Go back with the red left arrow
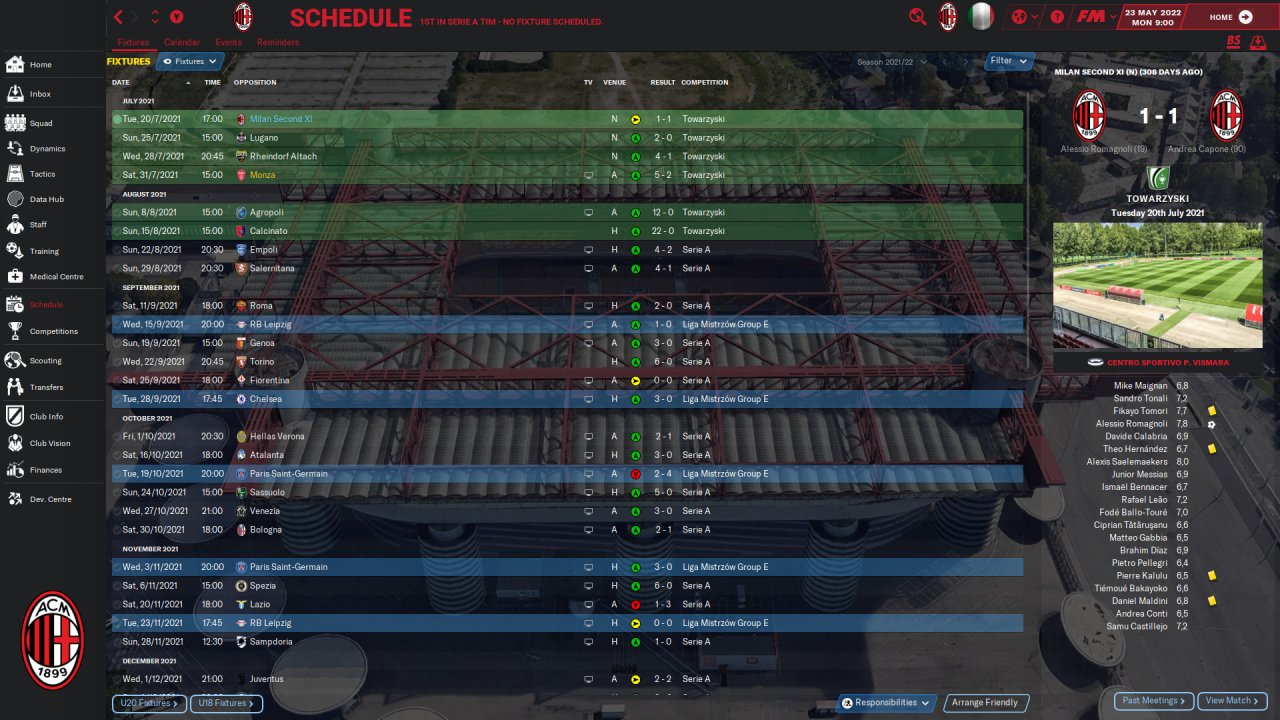 119,17
